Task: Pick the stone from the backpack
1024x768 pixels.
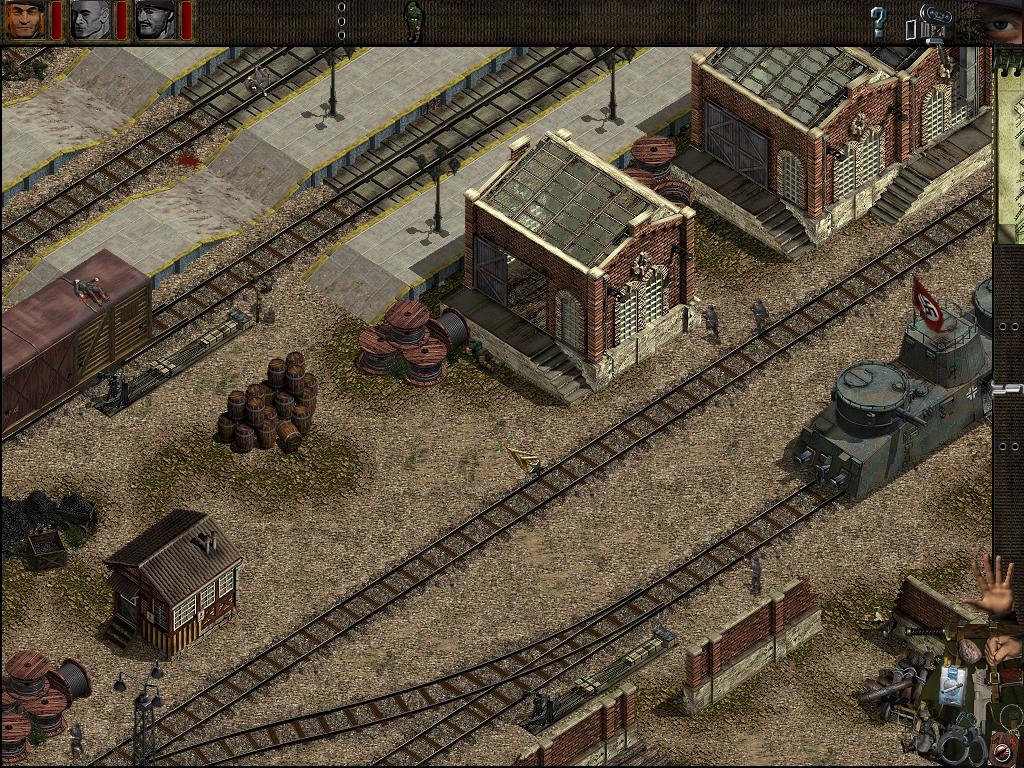Action: (x=970, y=652)
